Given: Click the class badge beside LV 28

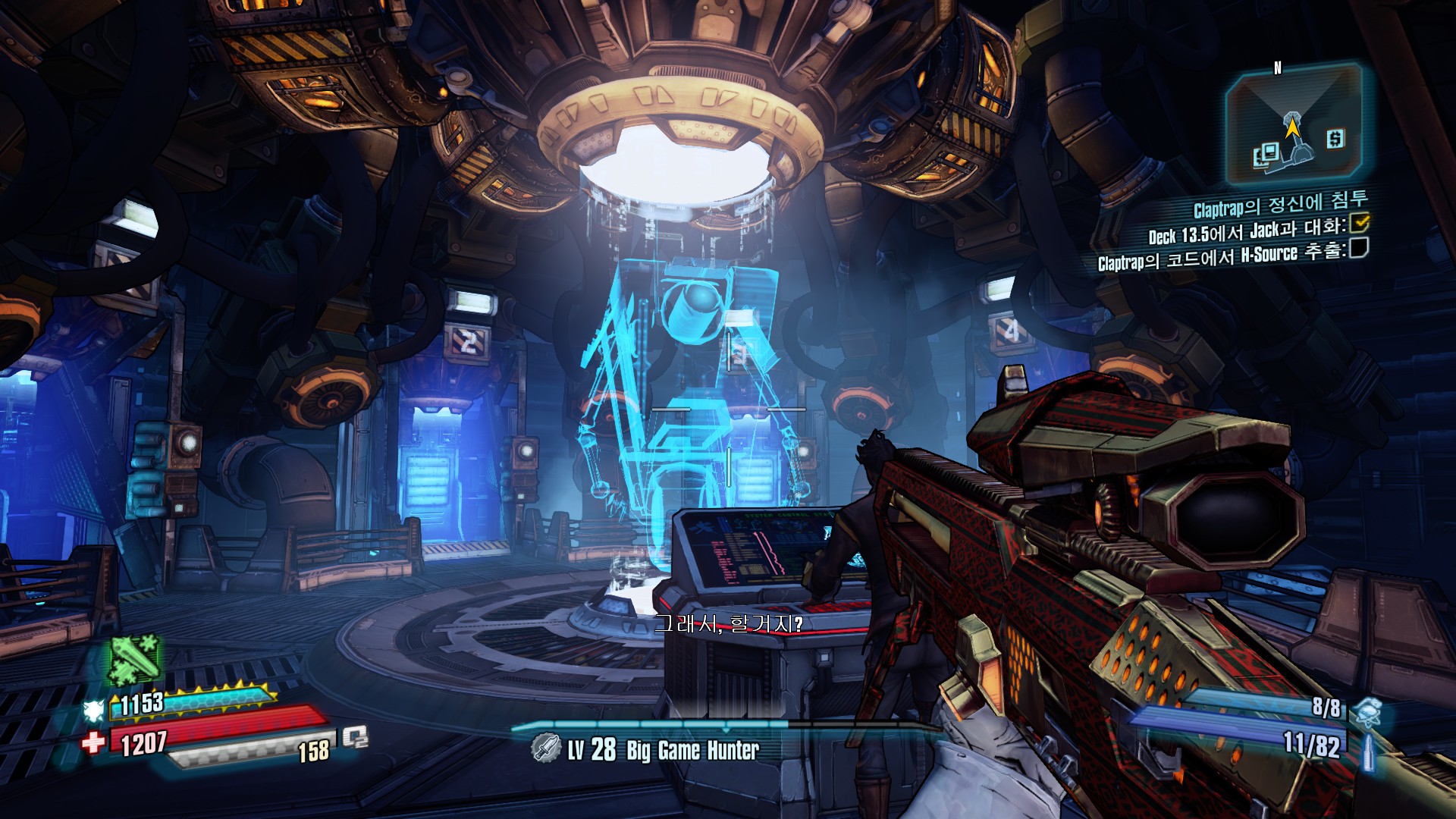Looking at the screenshot, I should coord(544,748).
